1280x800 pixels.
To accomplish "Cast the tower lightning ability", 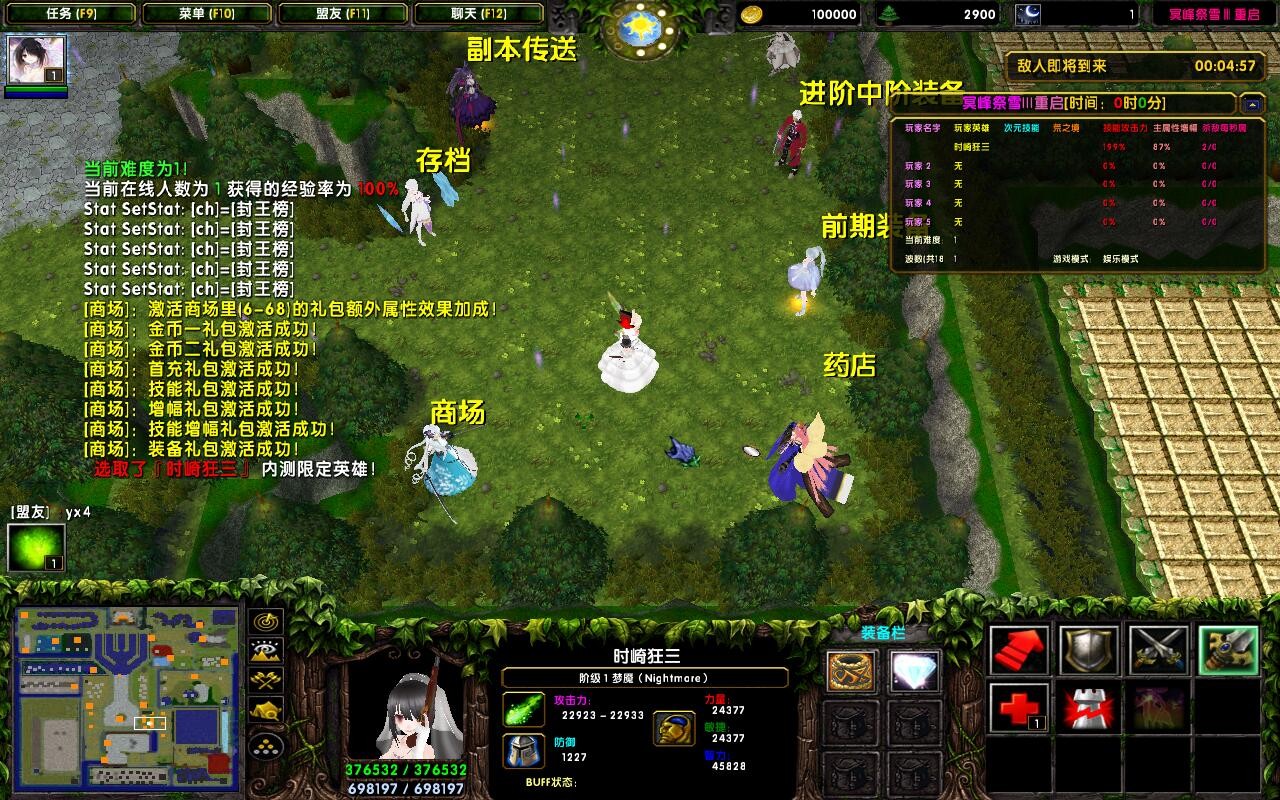I will pos(1088,707).
